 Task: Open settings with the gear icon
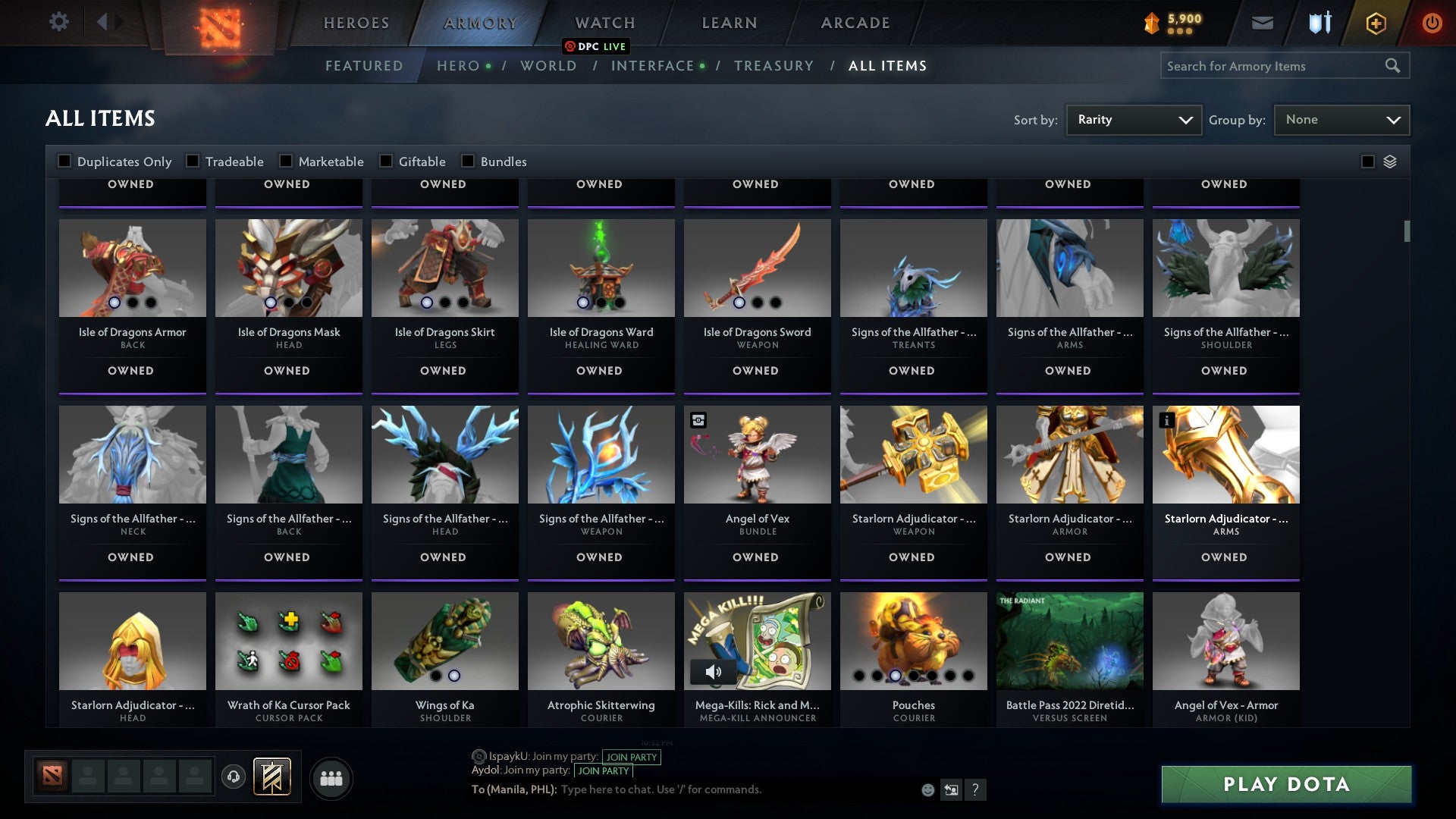pos(59,22)
